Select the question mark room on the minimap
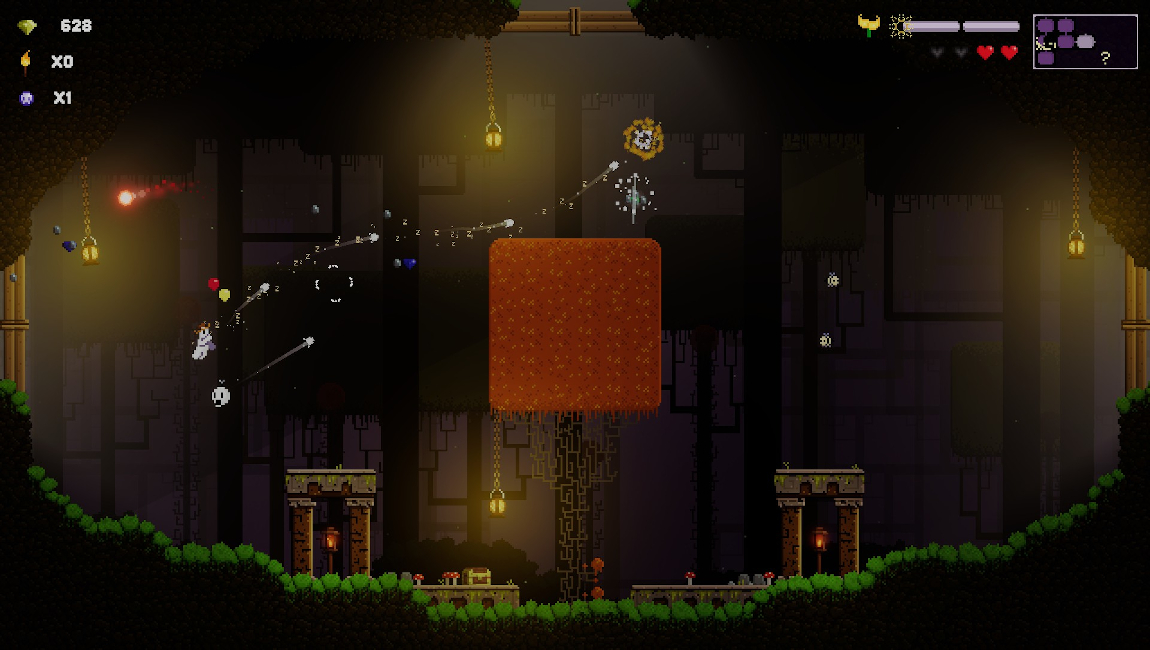The height and width of the screenshot is (650, 1150). (1105, 58)
